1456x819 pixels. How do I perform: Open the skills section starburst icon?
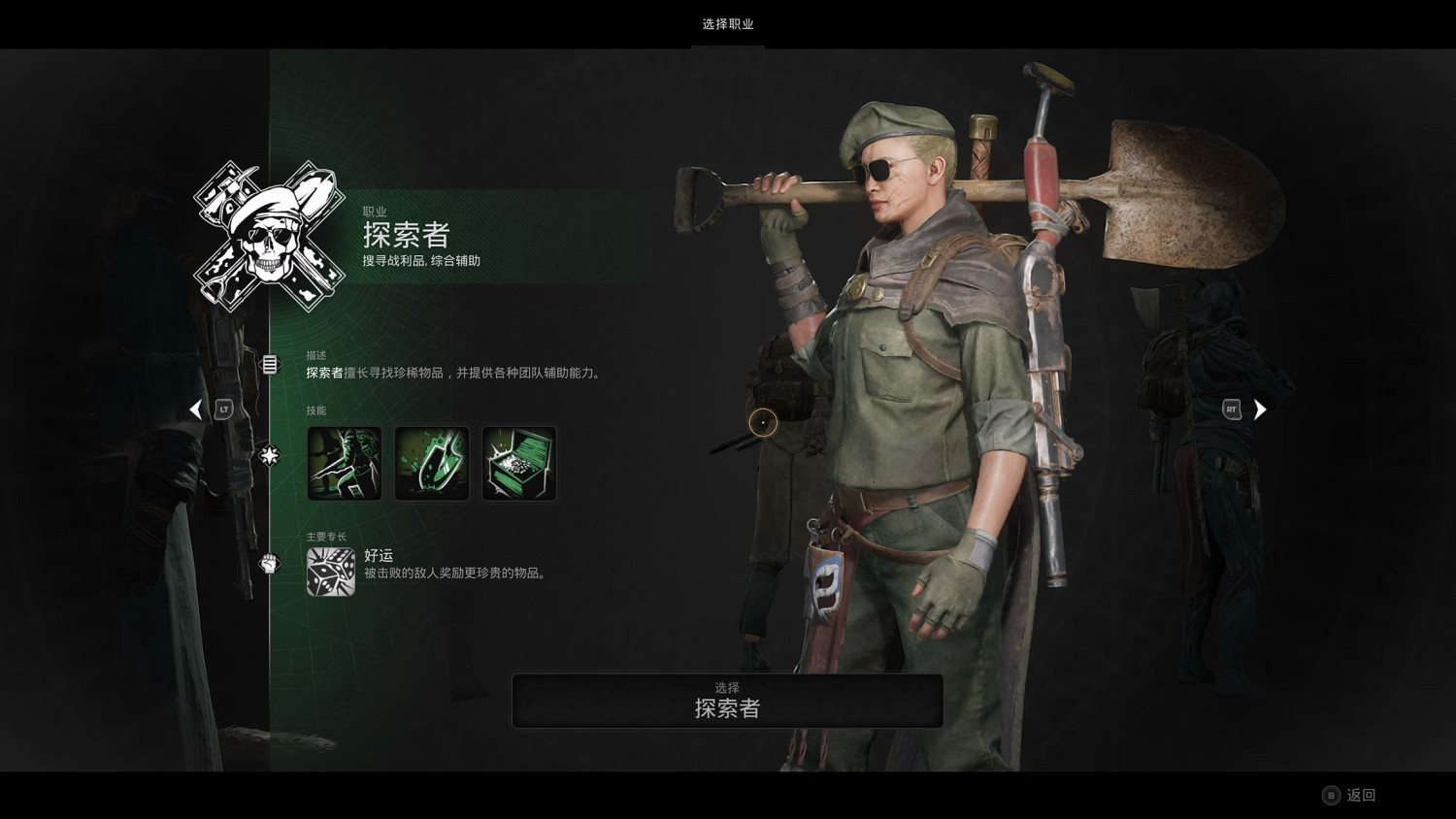pyautogui.click(x=270, y=454)
